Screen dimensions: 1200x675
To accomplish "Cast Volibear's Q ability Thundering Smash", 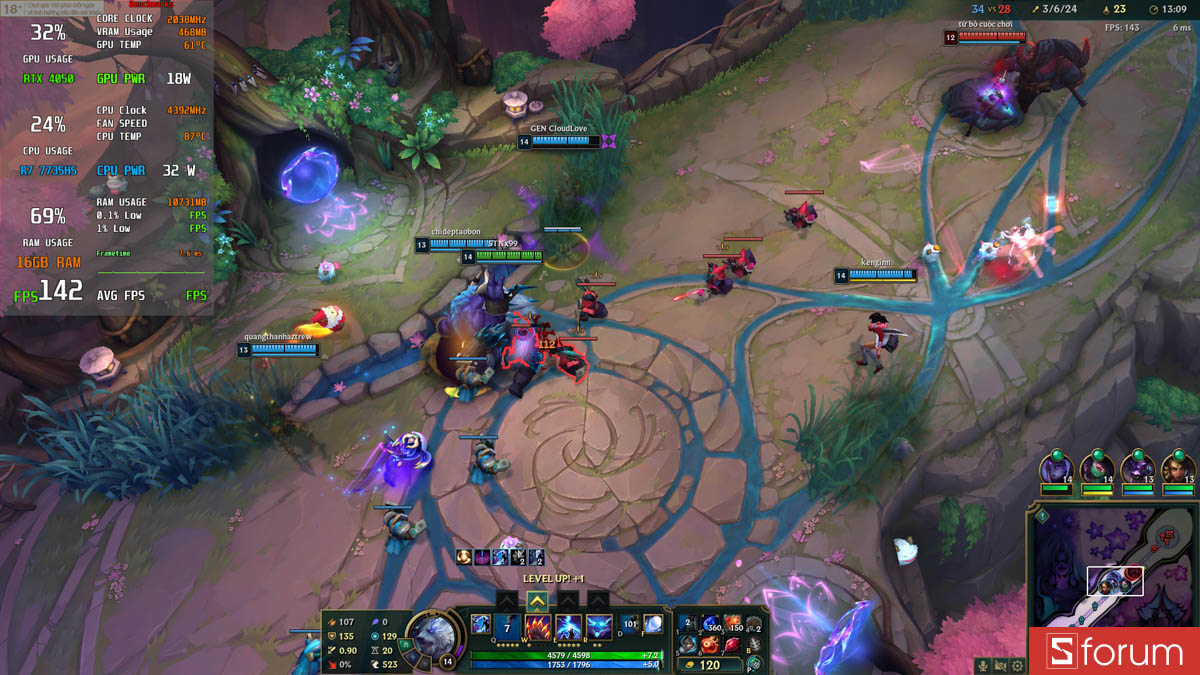I will tap(507, 628).
